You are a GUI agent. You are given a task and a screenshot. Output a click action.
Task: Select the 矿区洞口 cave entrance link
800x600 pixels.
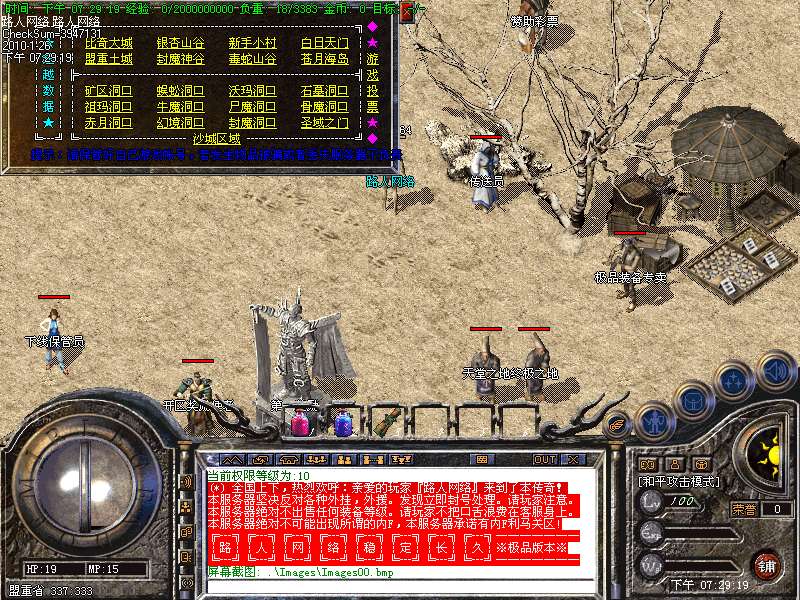[108, 91]
